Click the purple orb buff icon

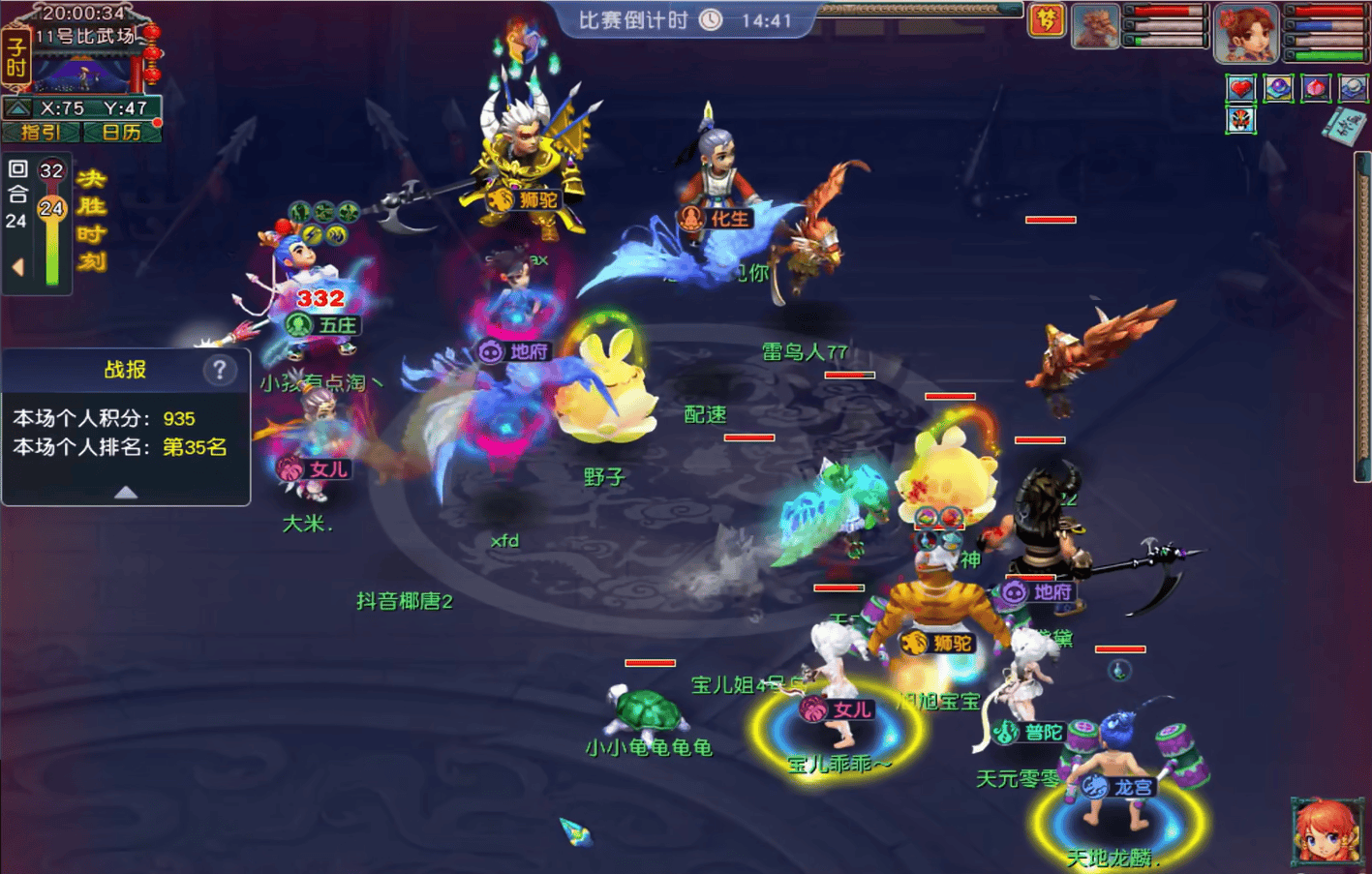tap(1278, 88)
